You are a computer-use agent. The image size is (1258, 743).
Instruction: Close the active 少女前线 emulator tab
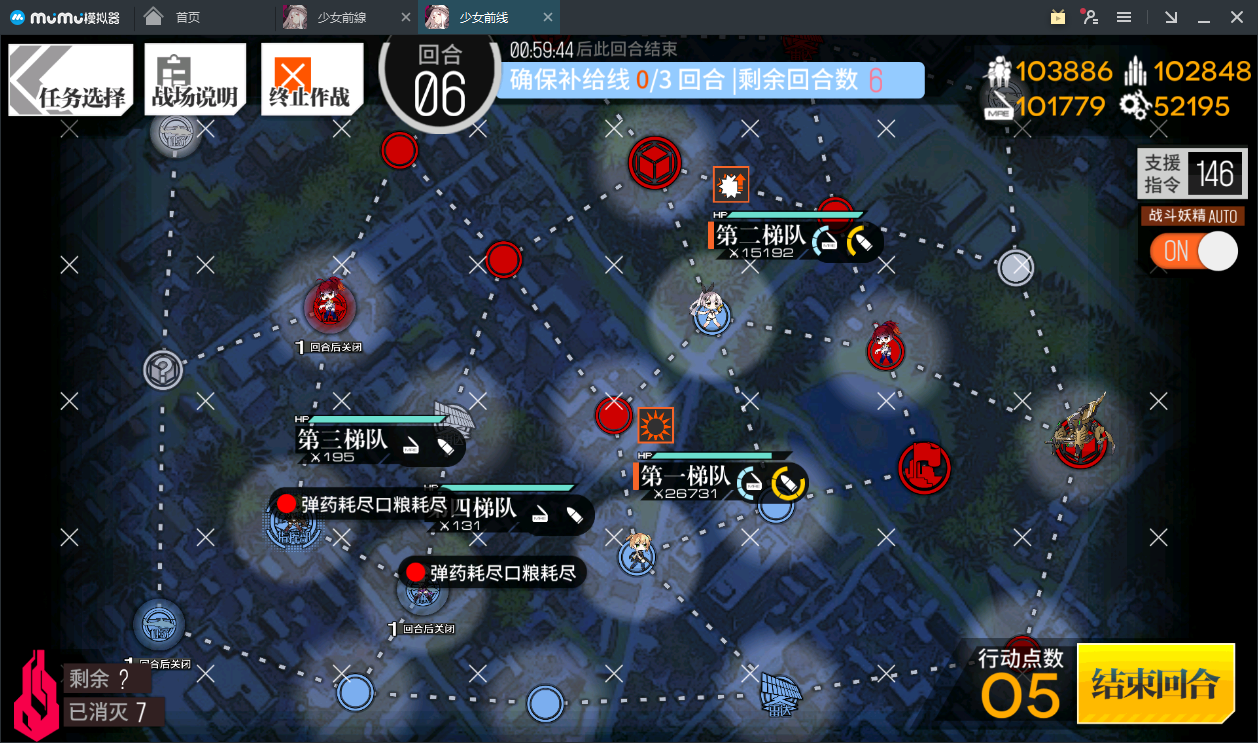(546, 17)
